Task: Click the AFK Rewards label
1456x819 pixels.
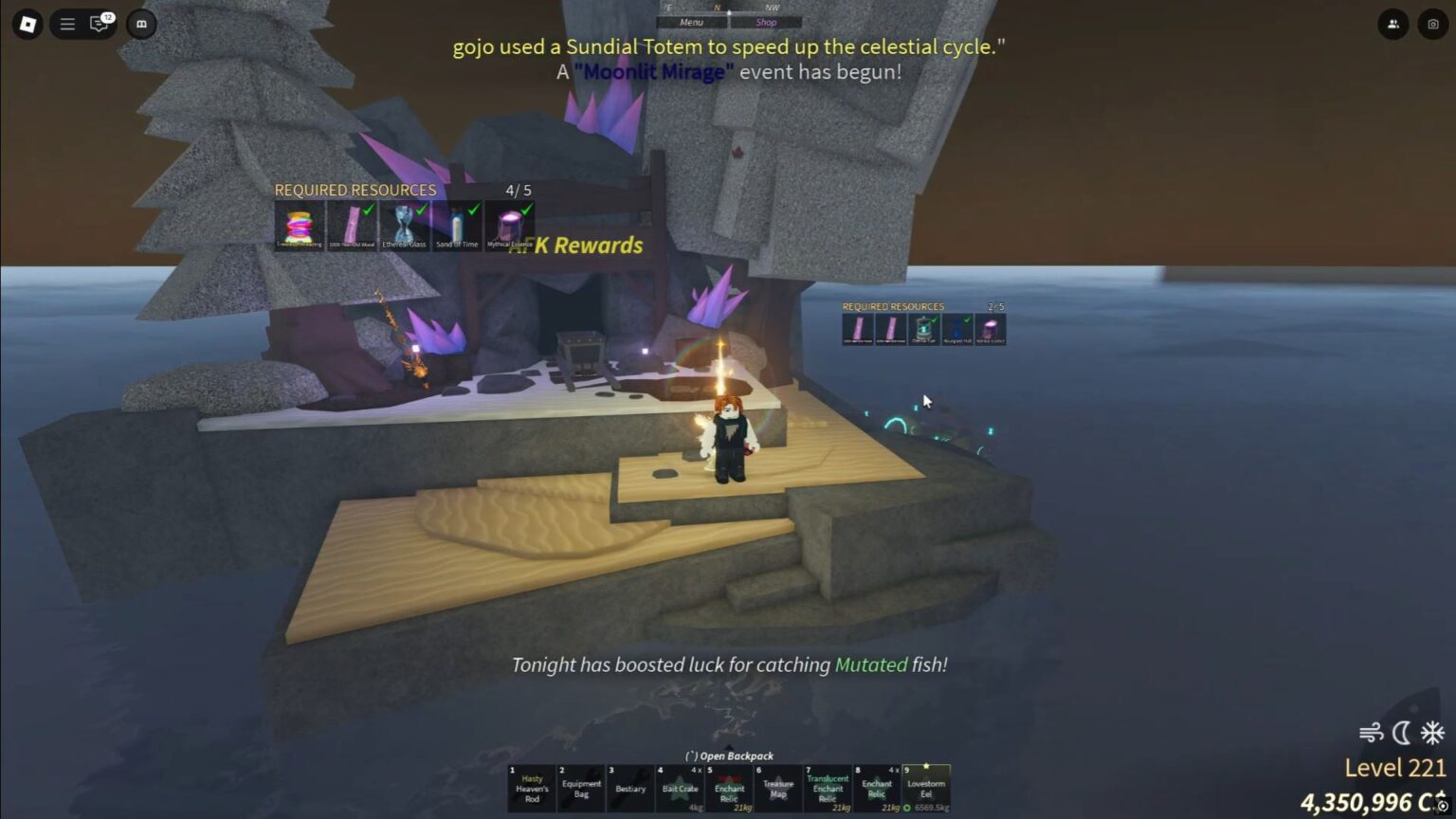Action: click(x=578, y=245)
